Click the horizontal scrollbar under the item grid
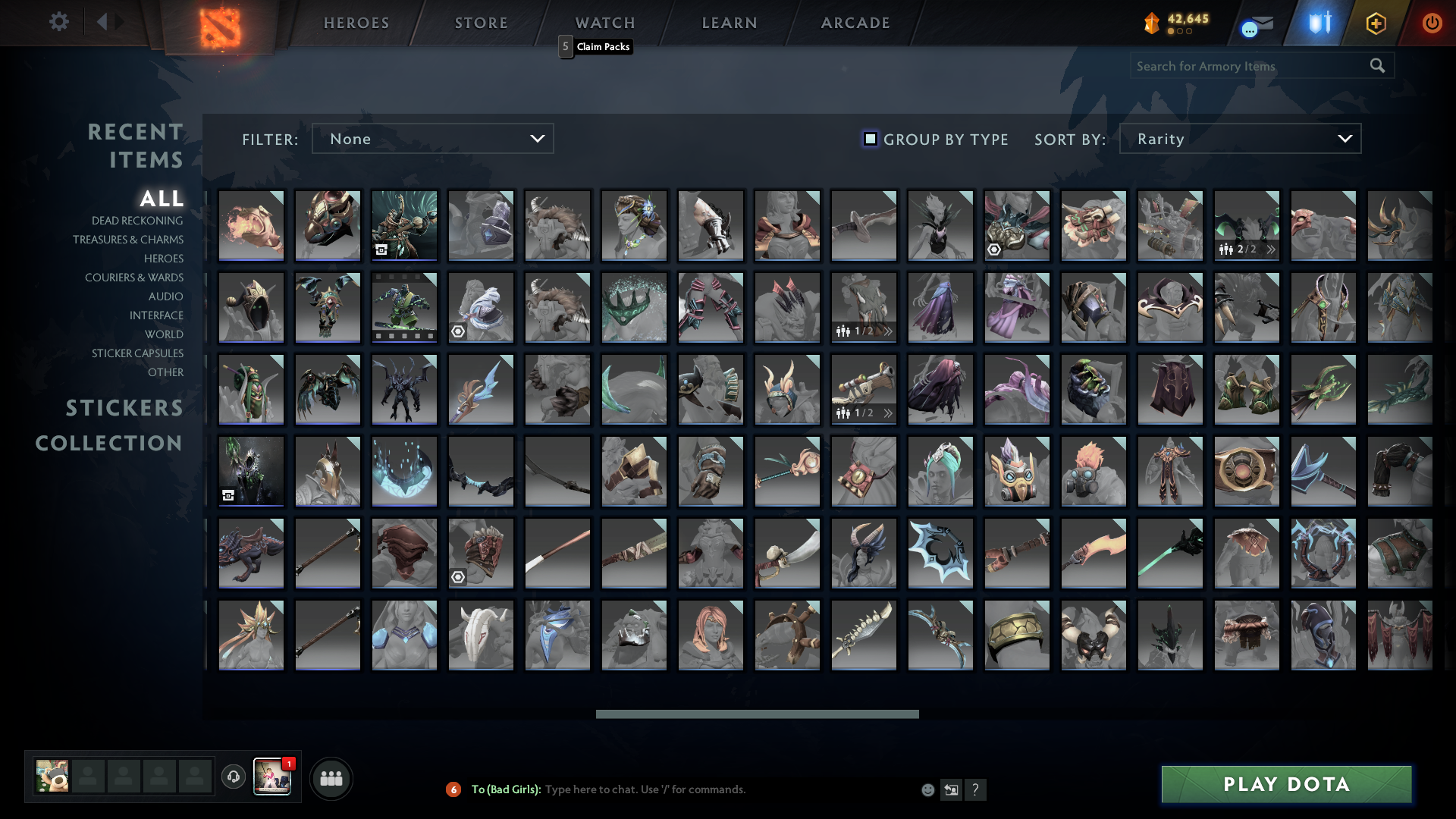This screenshot has width=1456, height=819. tap(756, 713)
